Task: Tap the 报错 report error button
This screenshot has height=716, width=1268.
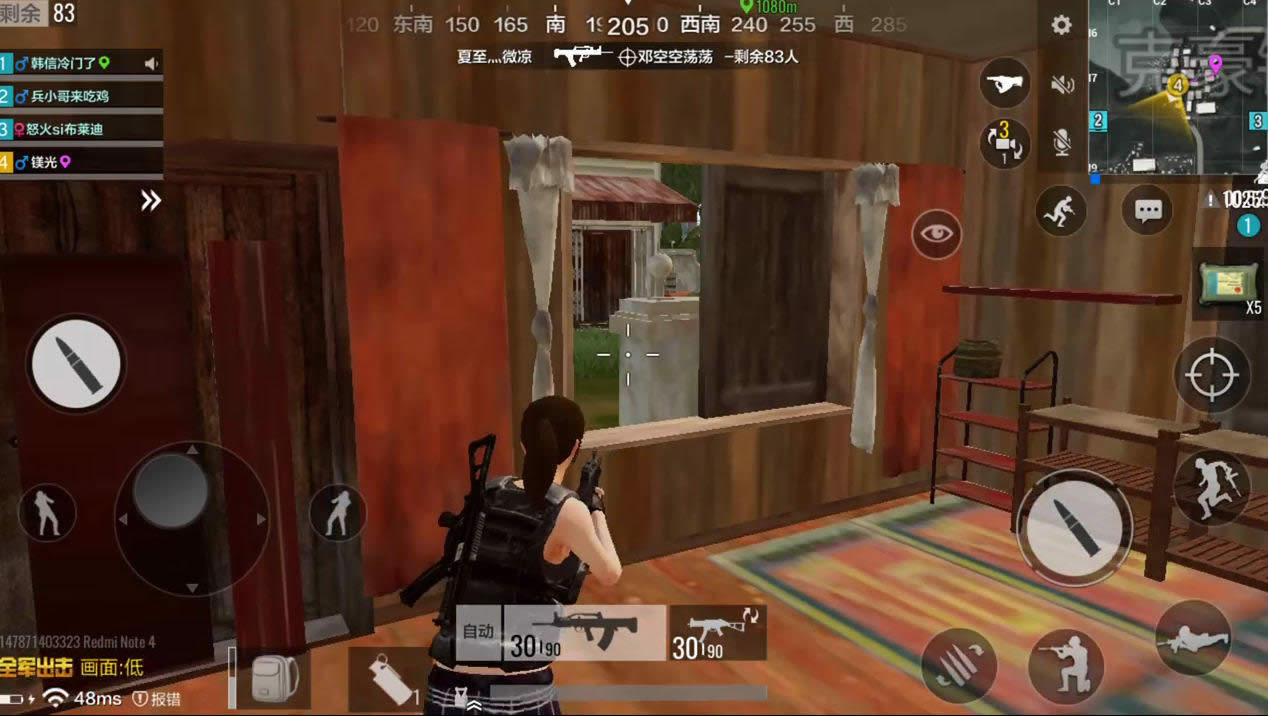Action: [158, 698]
